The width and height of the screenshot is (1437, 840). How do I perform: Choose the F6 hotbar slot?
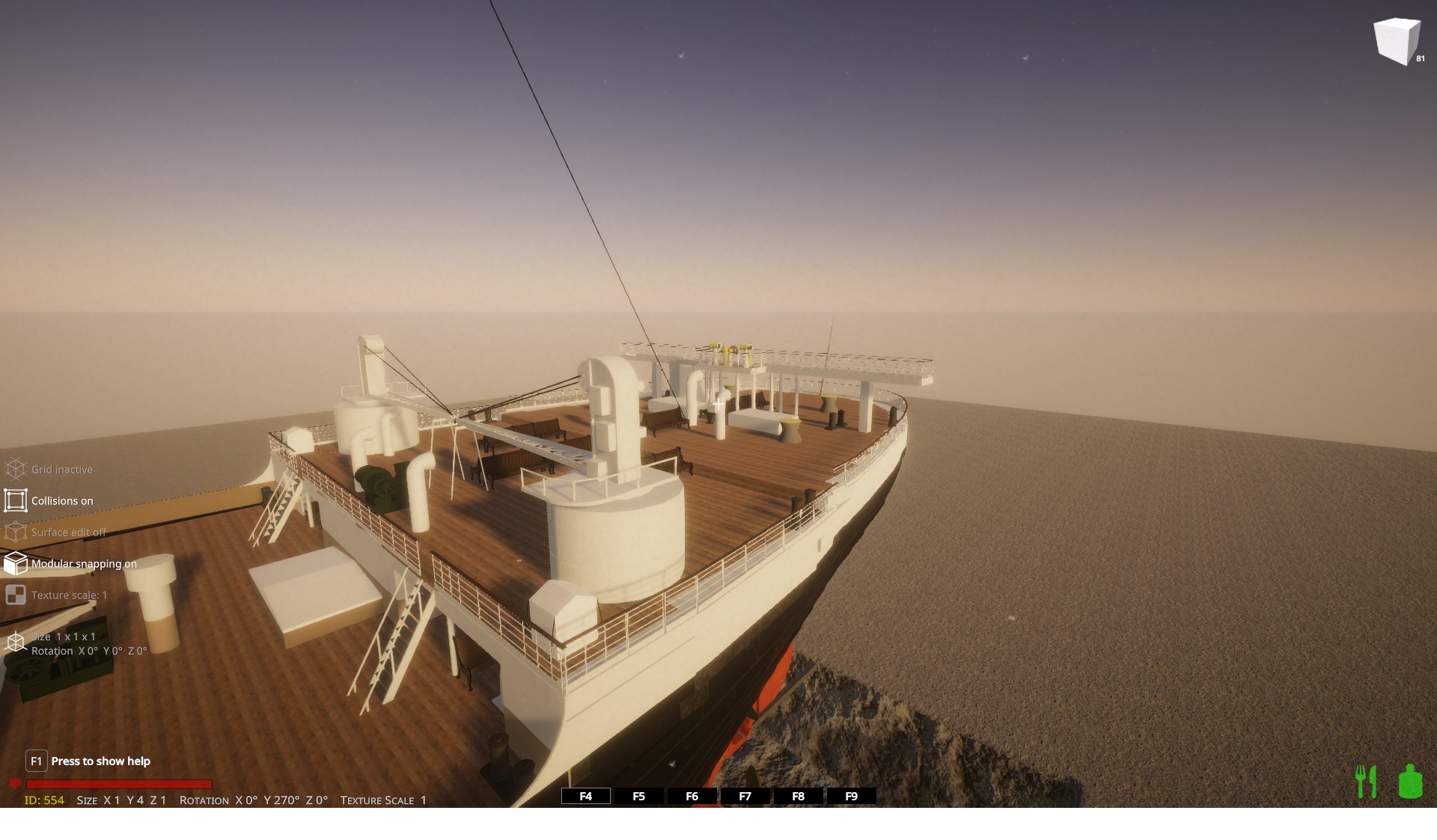click(692, 796)
